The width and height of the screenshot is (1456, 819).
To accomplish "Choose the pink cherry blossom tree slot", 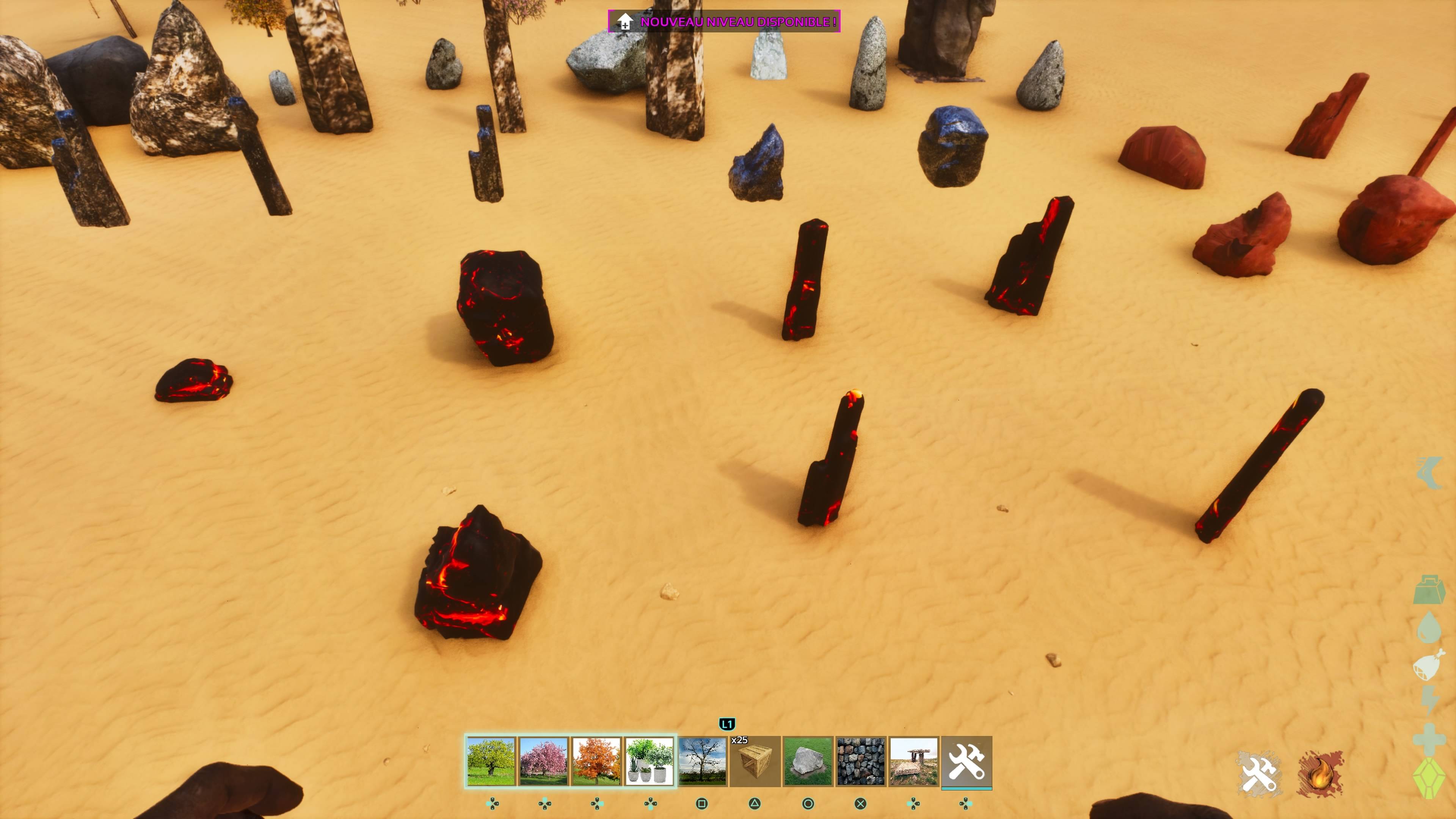I will 544,761.
